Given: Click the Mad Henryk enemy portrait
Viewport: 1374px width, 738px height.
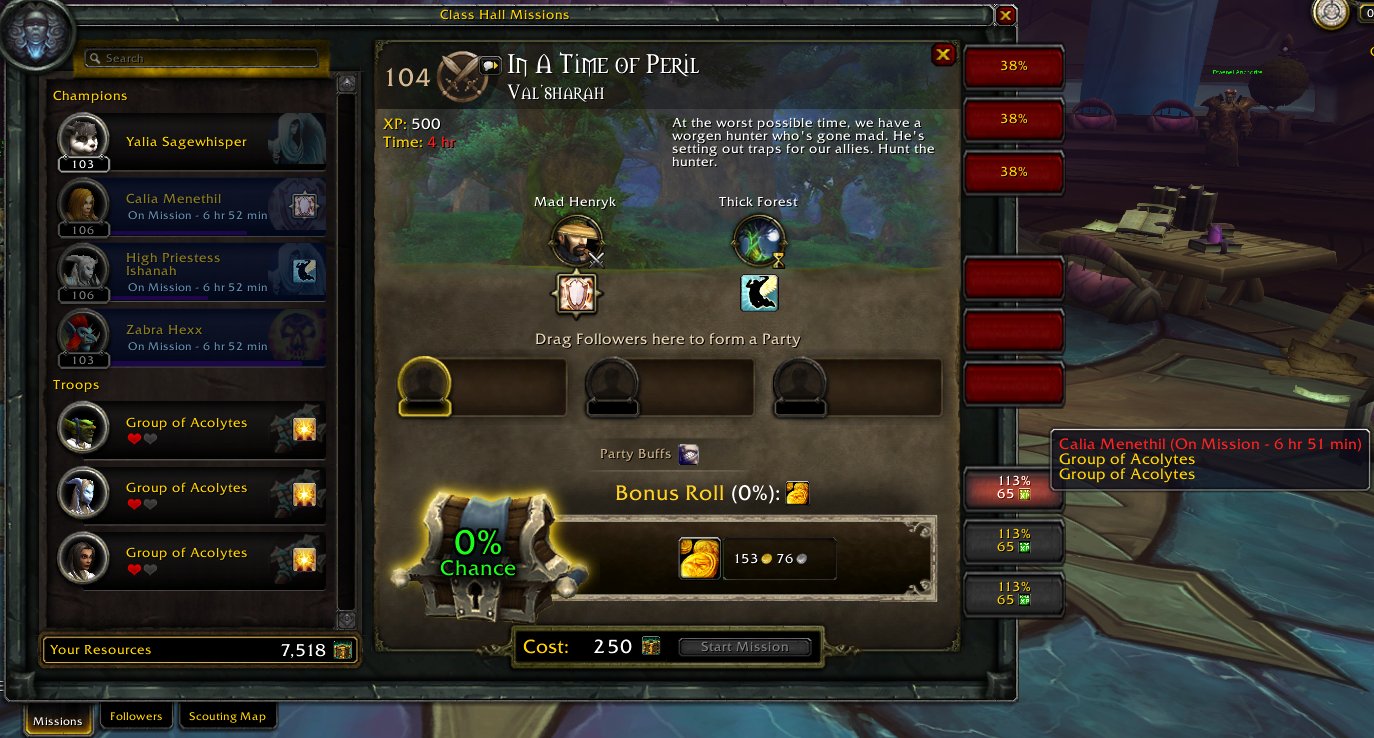Looking at the screenshot, I should [x=576, y=241].
